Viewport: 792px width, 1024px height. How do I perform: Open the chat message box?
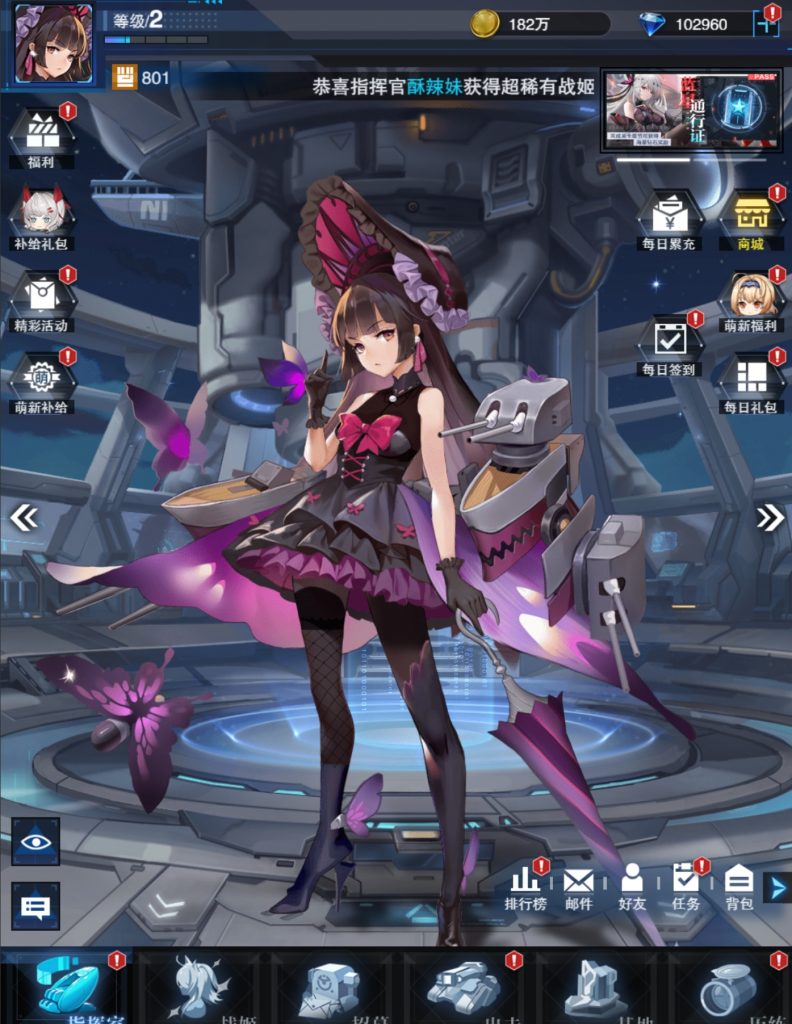point(36,906)
